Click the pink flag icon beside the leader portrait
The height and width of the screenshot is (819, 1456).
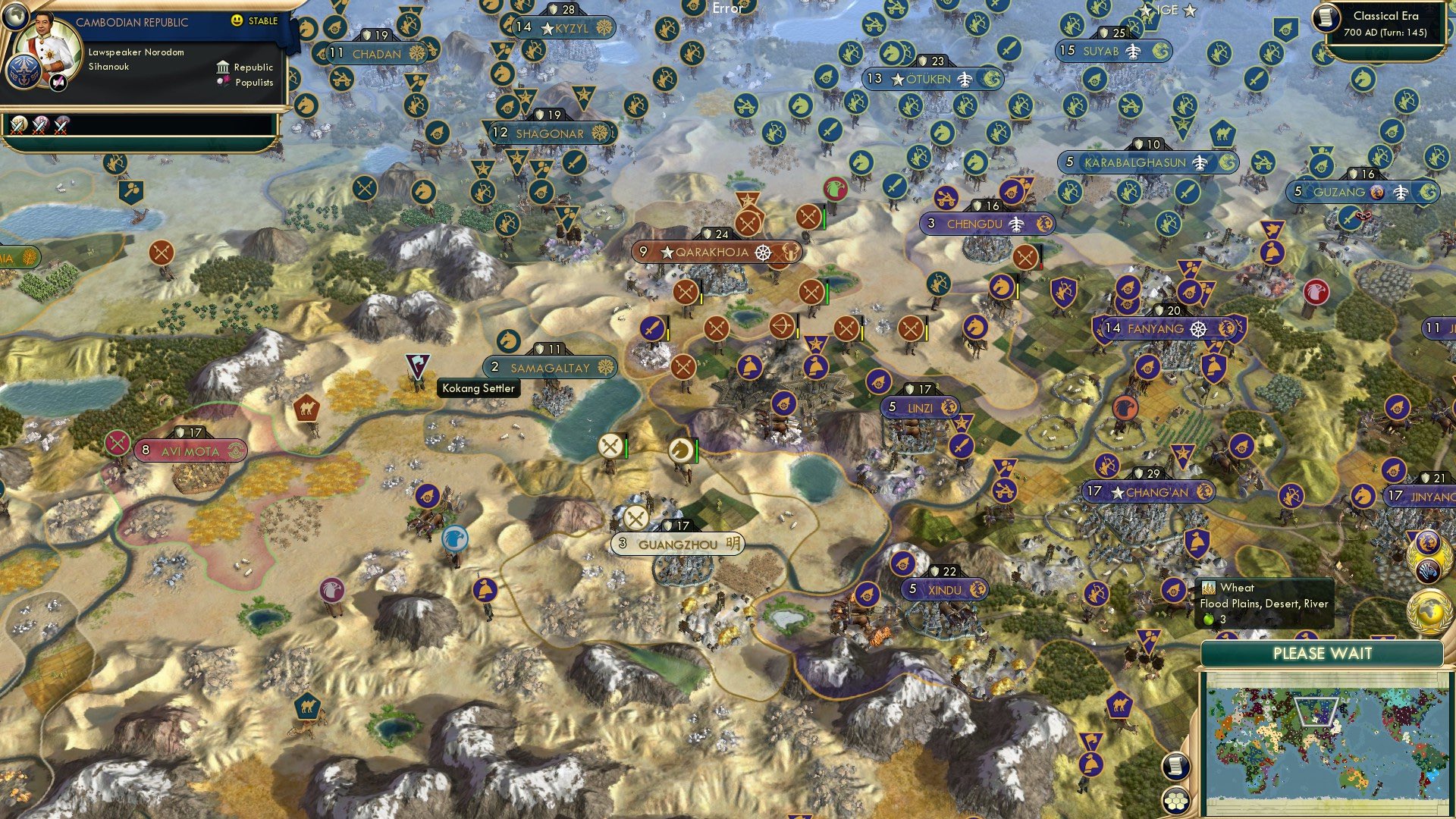point(57,83)
